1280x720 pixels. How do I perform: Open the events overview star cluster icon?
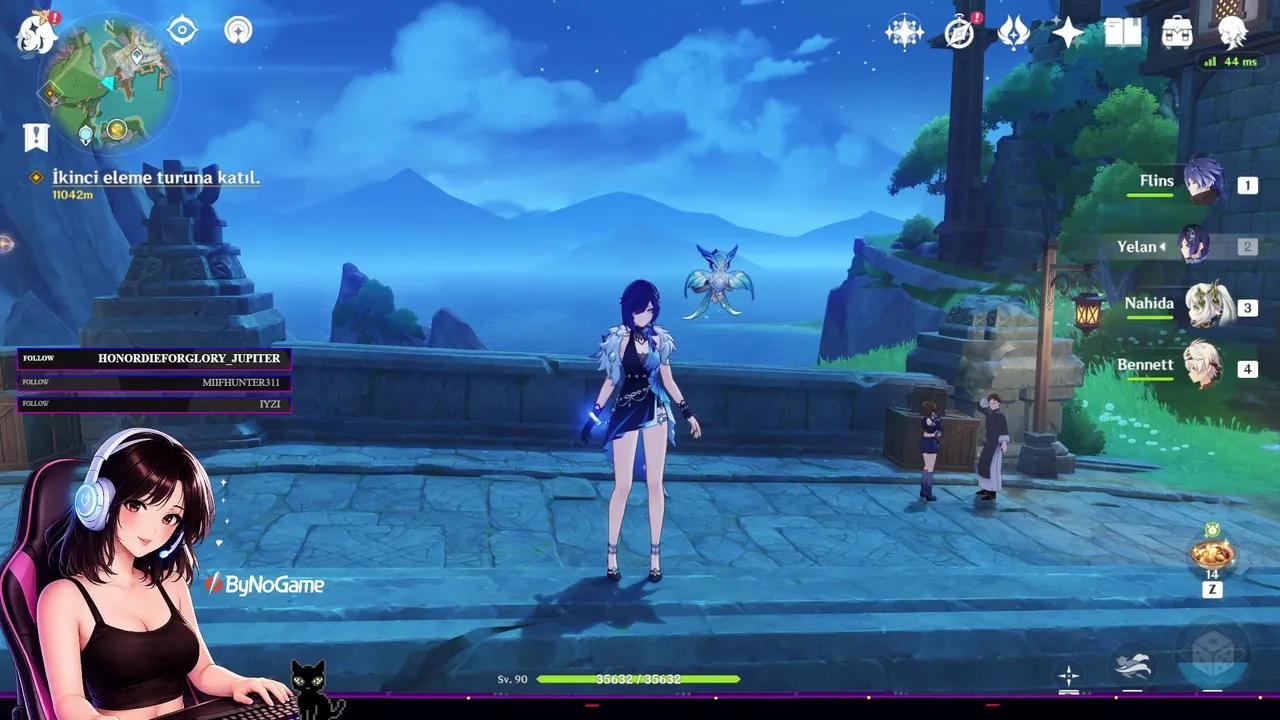click(905, 32)
